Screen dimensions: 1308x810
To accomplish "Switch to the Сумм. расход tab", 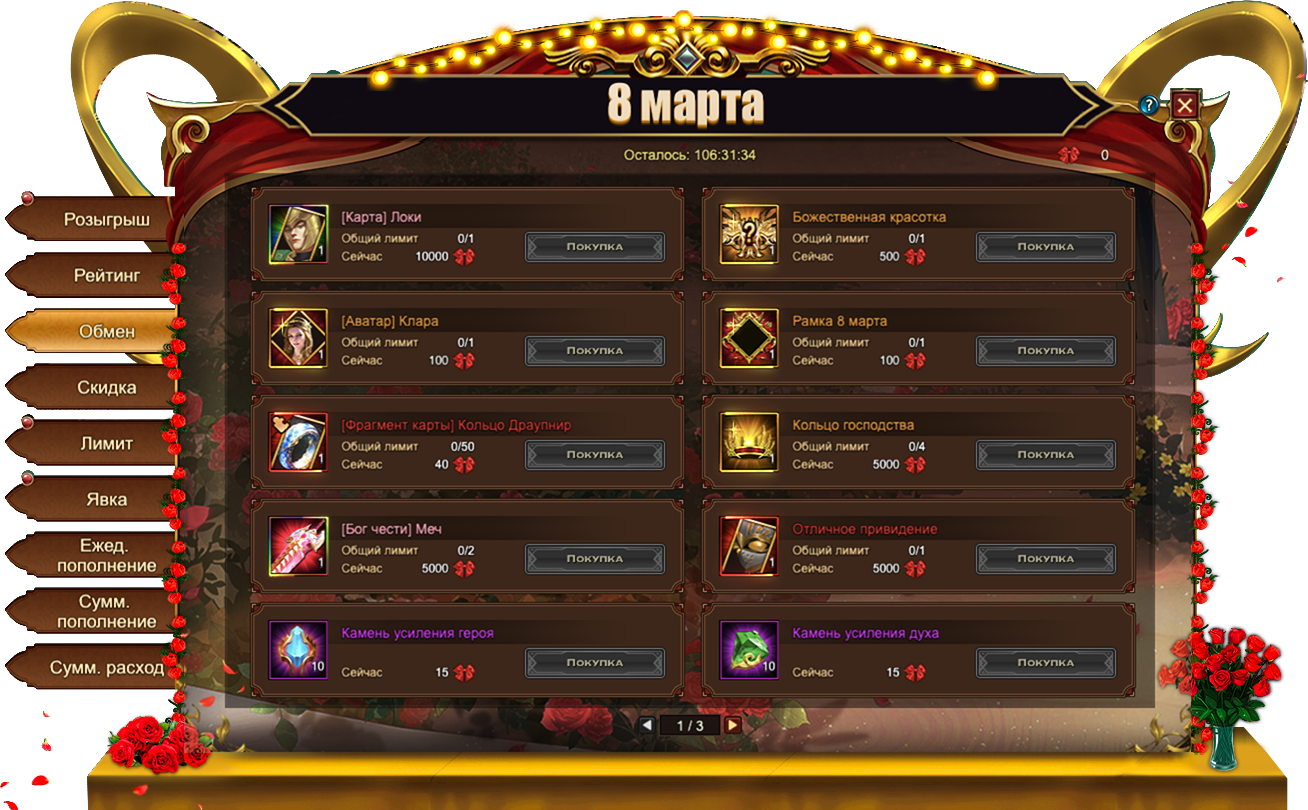I will tap(106, 667).
